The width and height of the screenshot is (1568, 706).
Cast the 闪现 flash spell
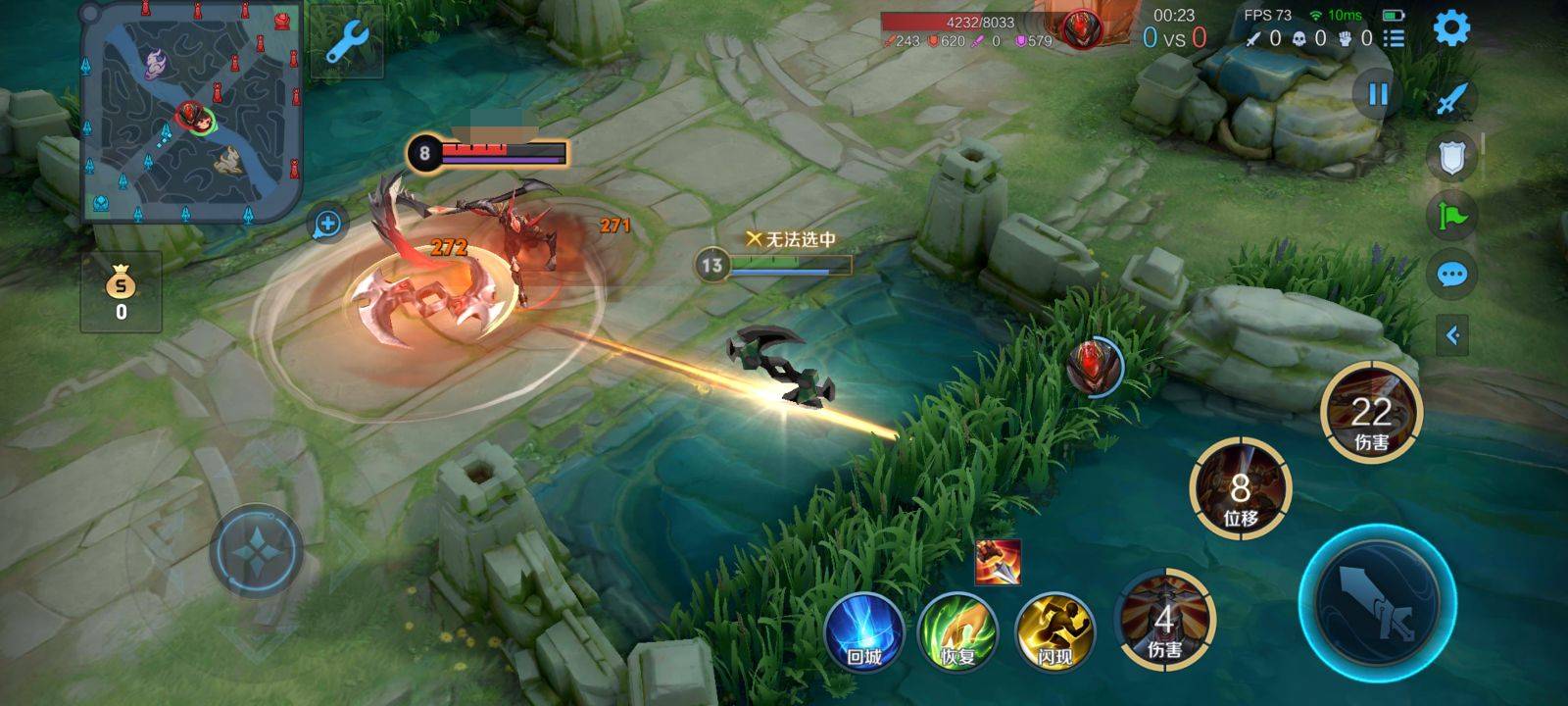(x=1054, y=630)
